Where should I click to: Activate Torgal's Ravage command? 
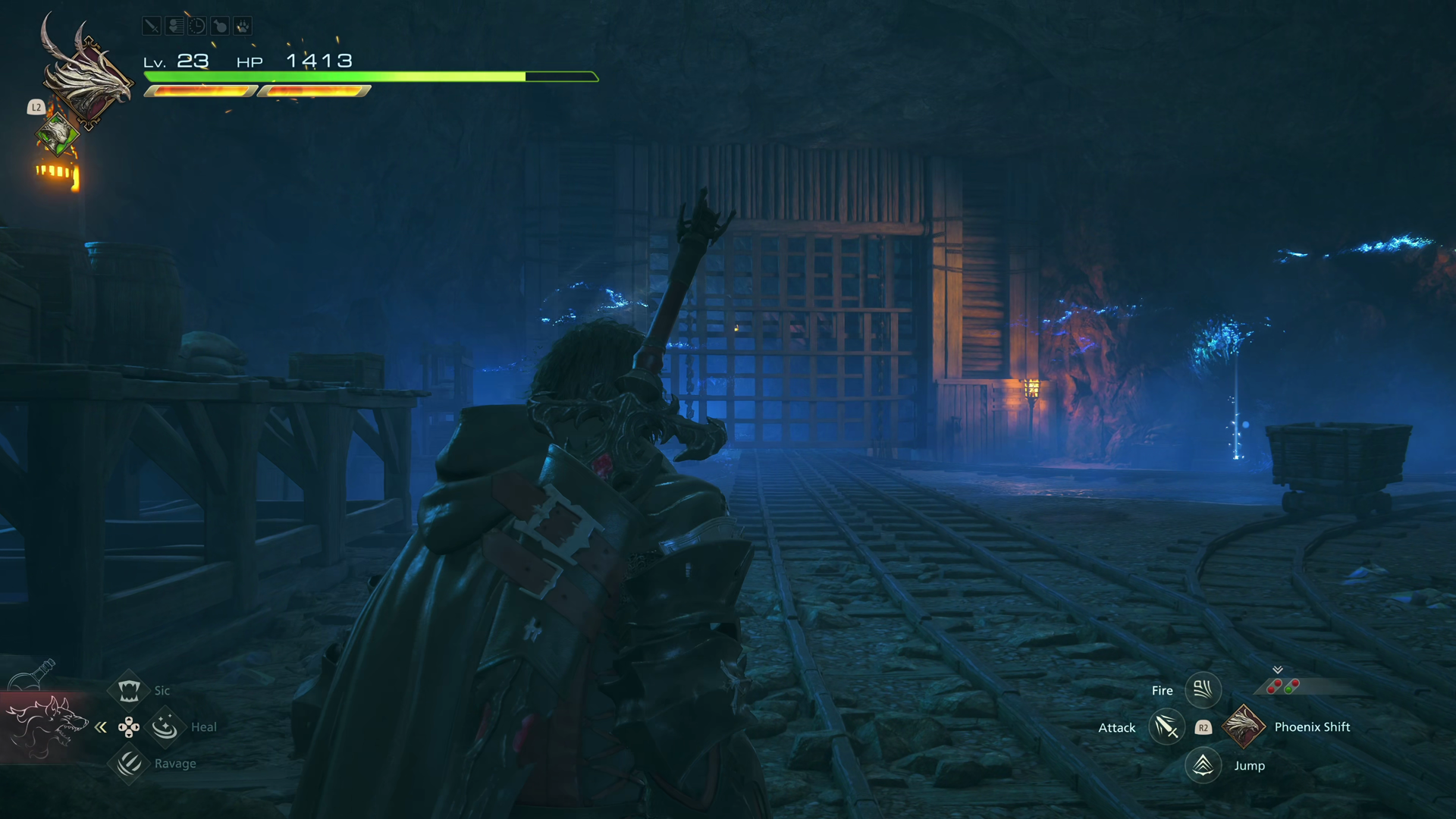[x=129, y=763]
